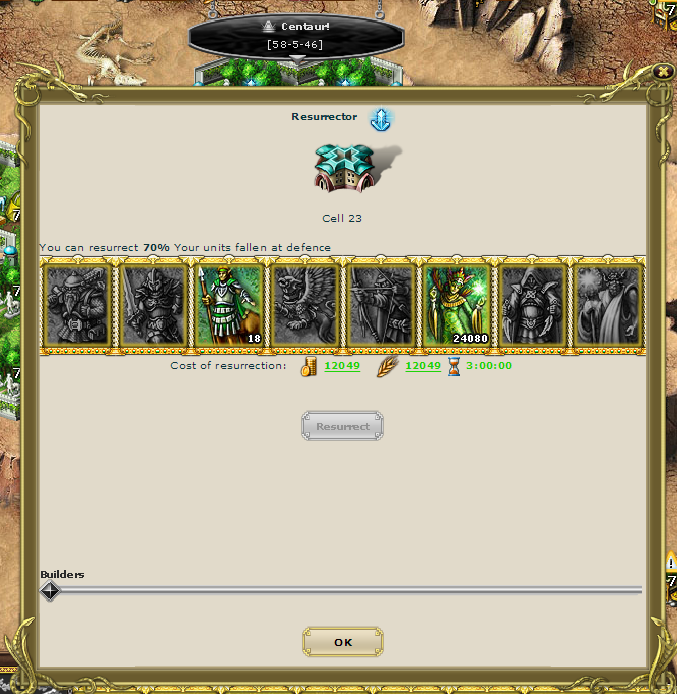677x694 pixels.
Task: Select the green mage unit with 24080
Action: (456, 305)
